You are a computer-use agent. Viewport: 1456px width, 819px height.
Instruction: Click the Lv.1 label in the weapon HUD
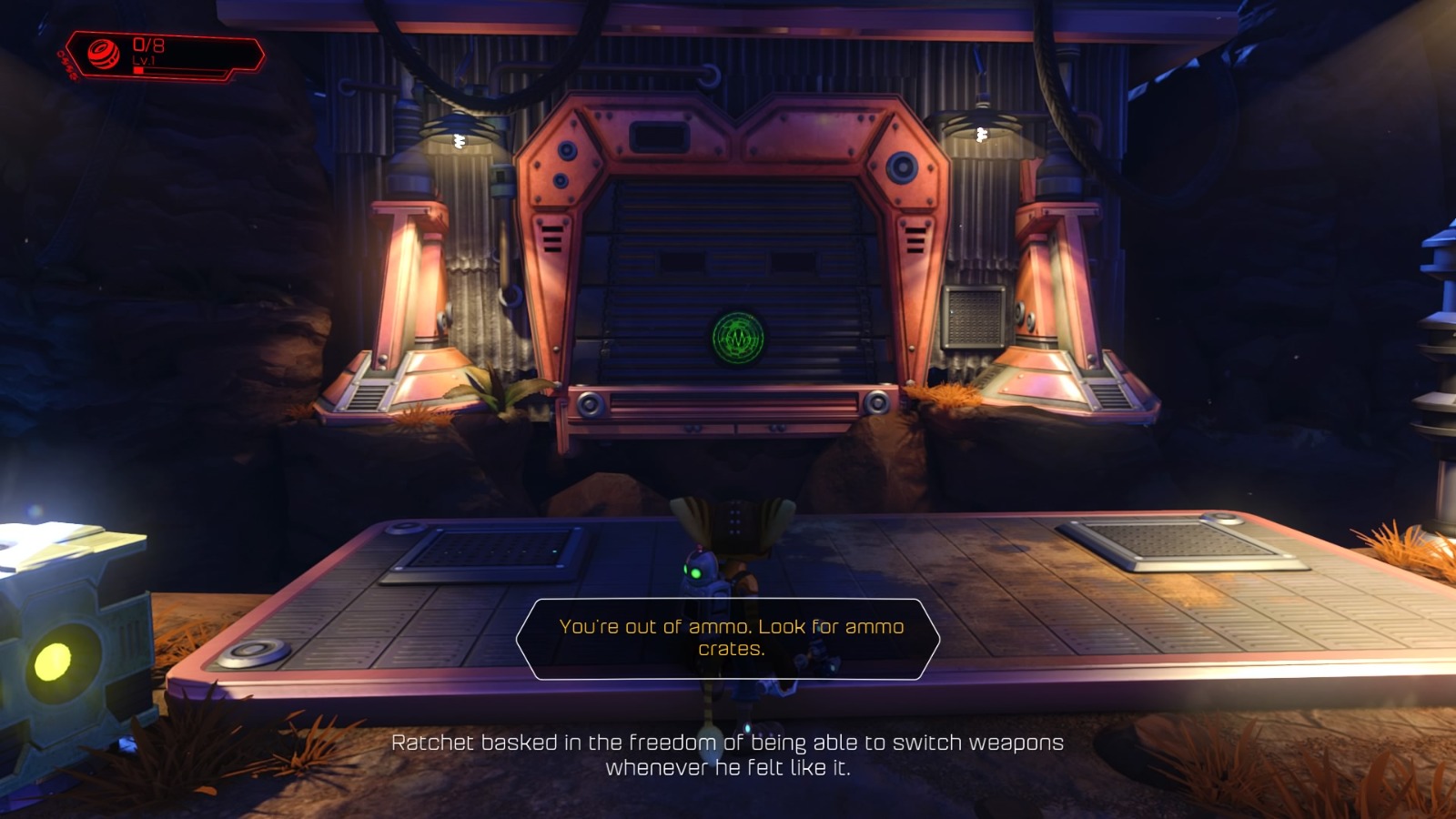[x=143, y=61]
